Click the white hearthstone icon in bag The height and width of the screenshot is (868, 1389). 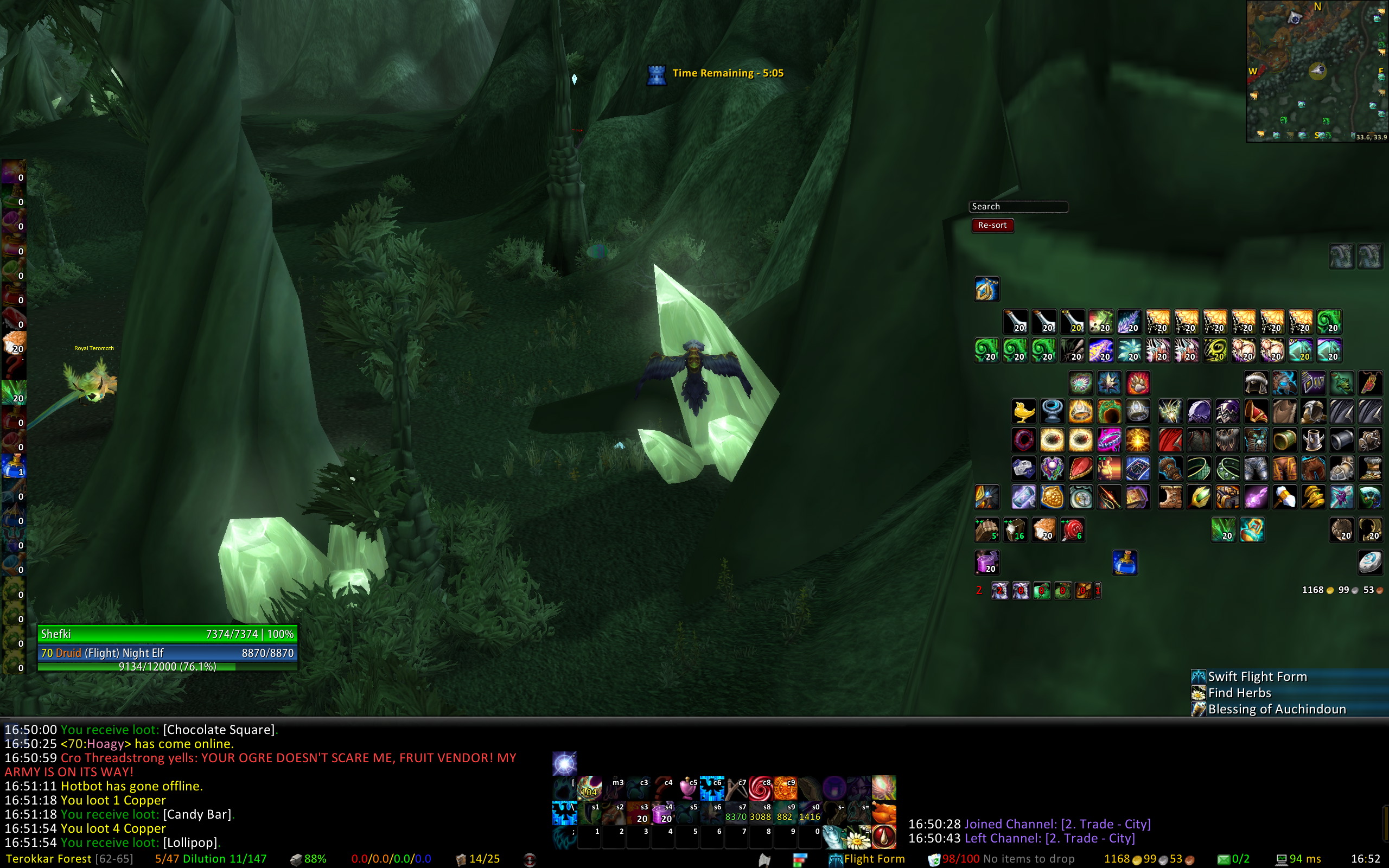tap(1369, 562)
